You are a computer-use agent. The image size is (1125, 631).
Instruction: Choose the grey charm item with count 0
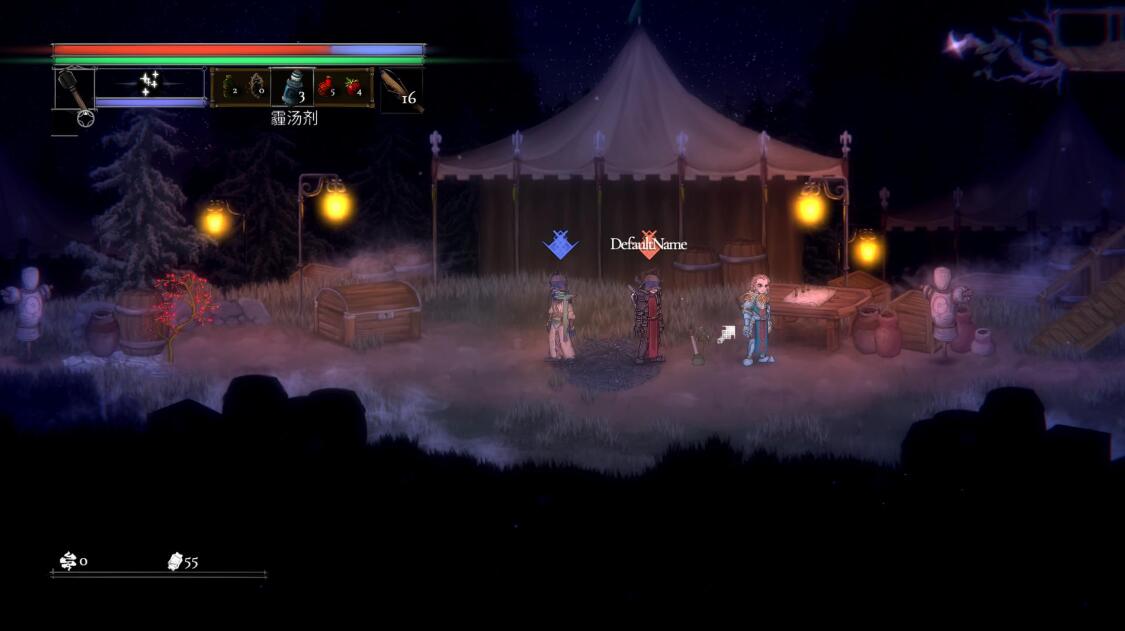tap(257, 87)
